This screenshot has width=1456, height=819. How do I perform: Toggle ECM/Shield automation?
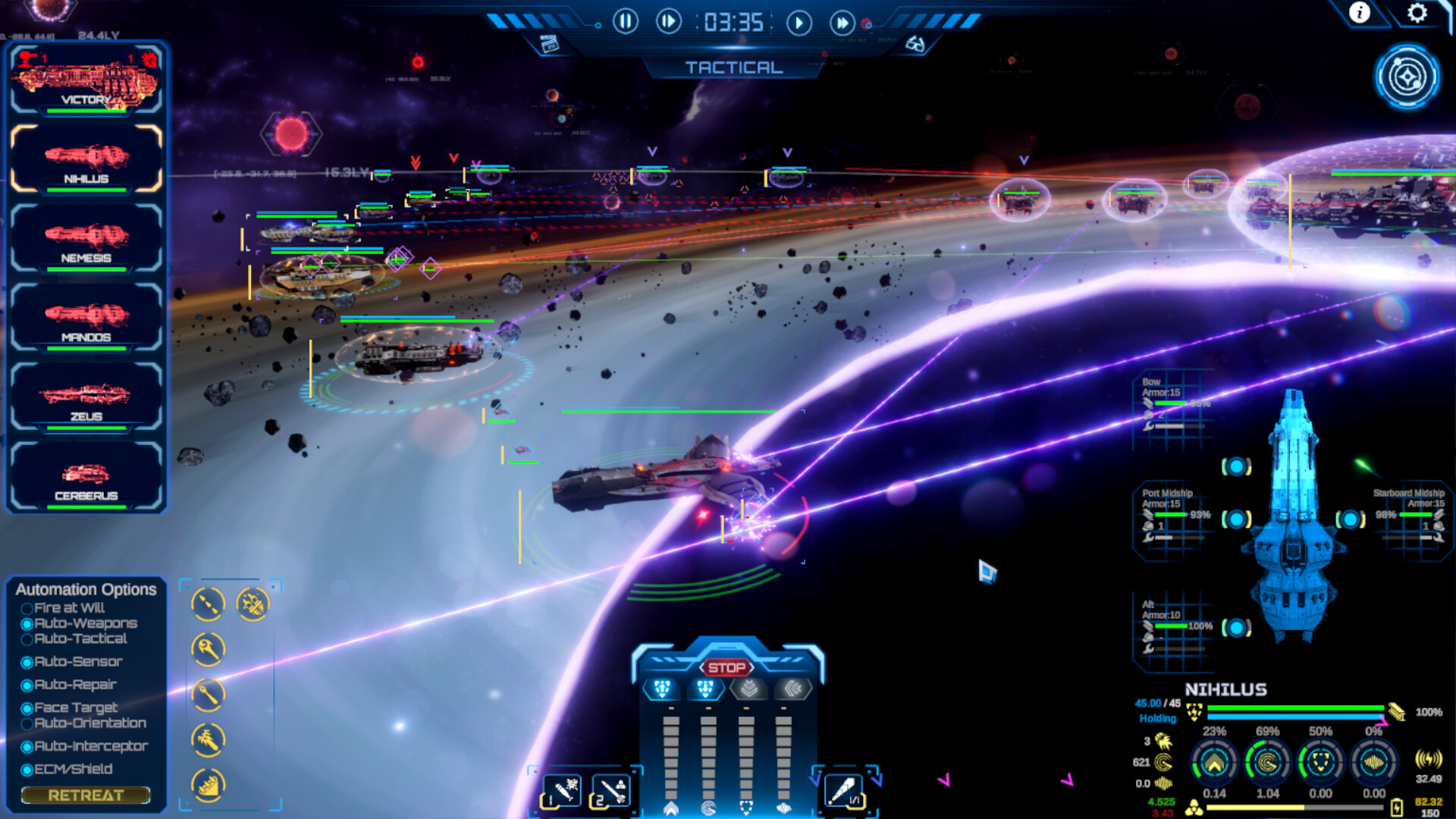[x=27, y=770]
